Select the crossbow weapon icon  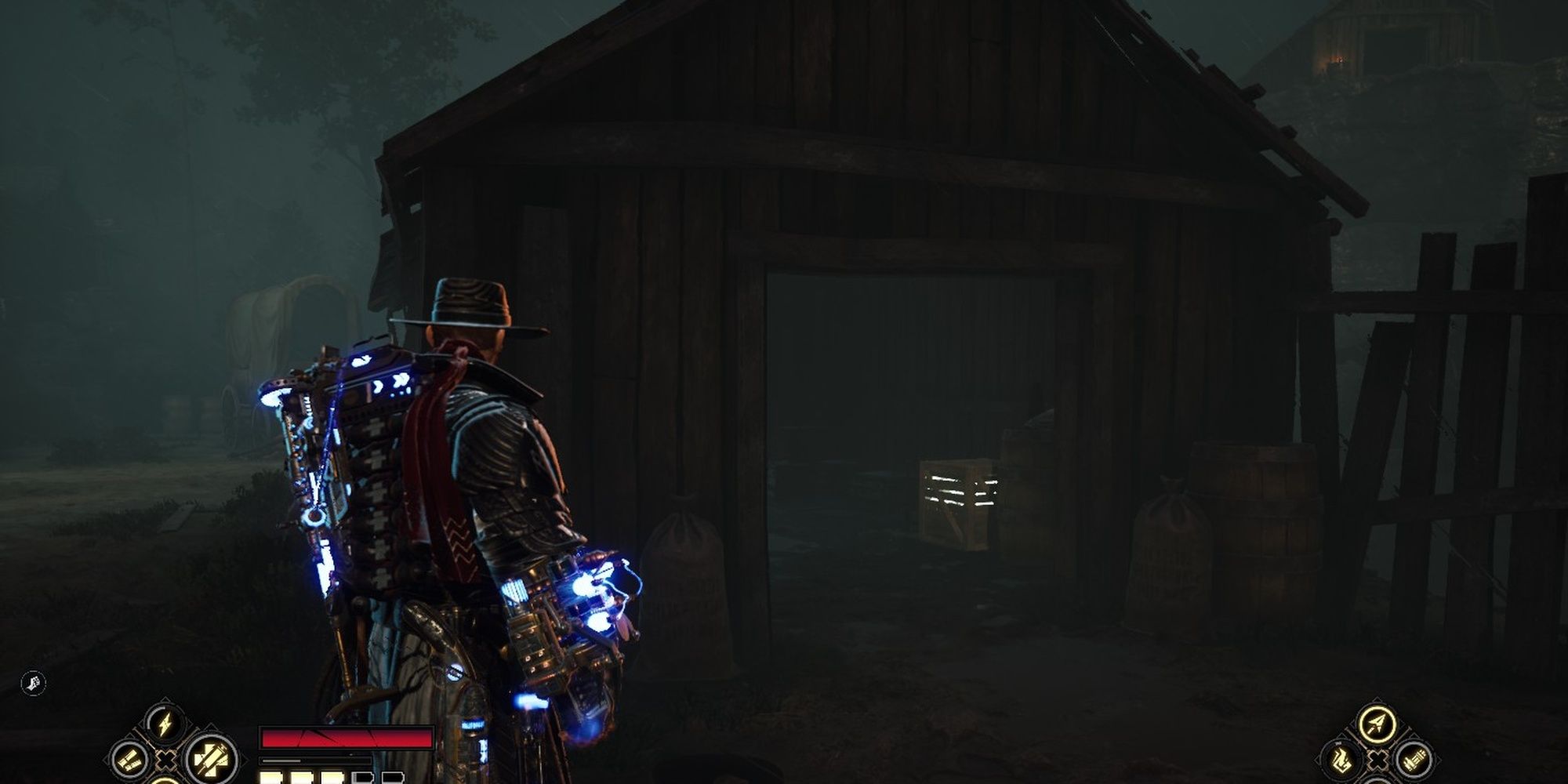[x=1377, y=723]
